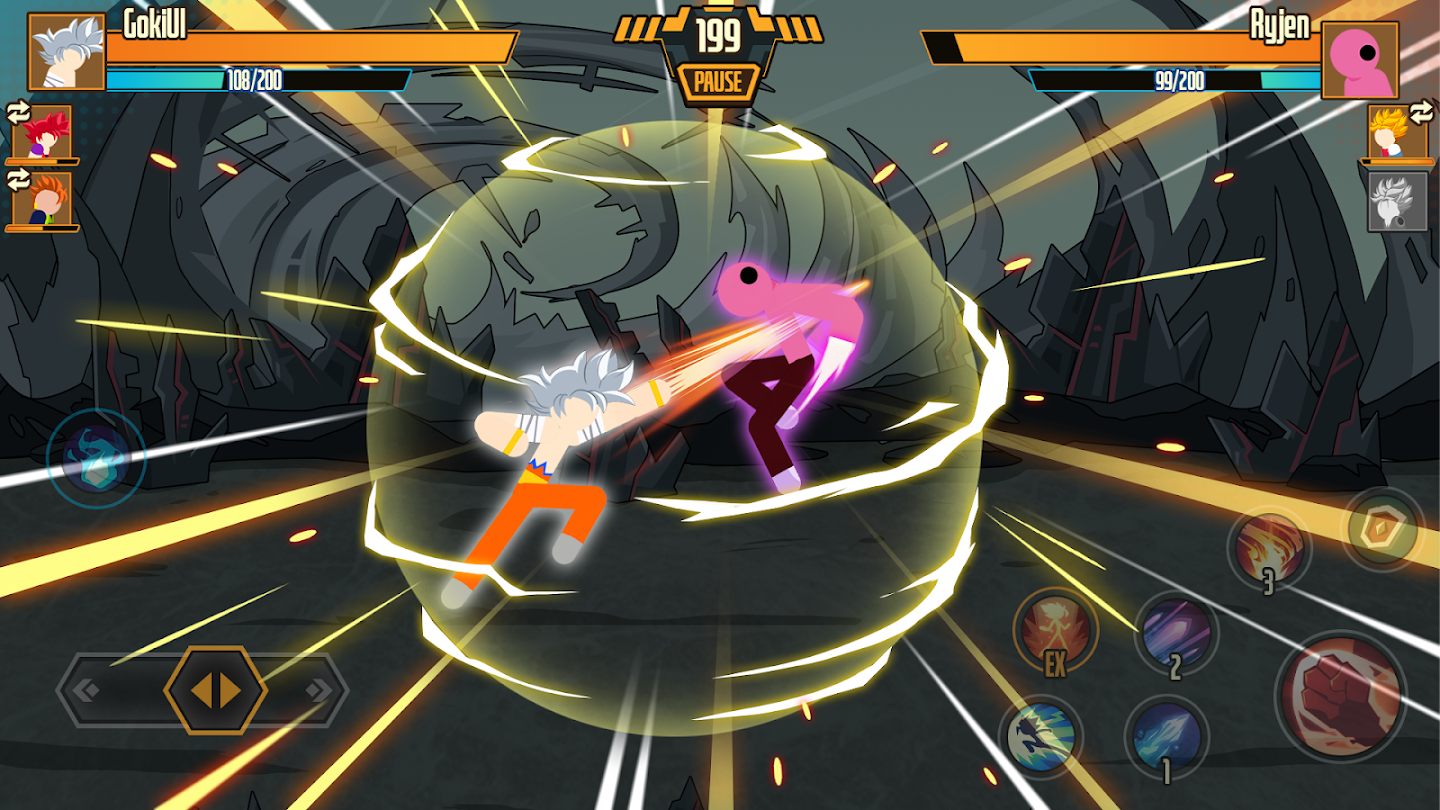Swap to the orange-haired teammate
Screen dimensions: 1440x810
pyautogui.click(x=42, y=198)
